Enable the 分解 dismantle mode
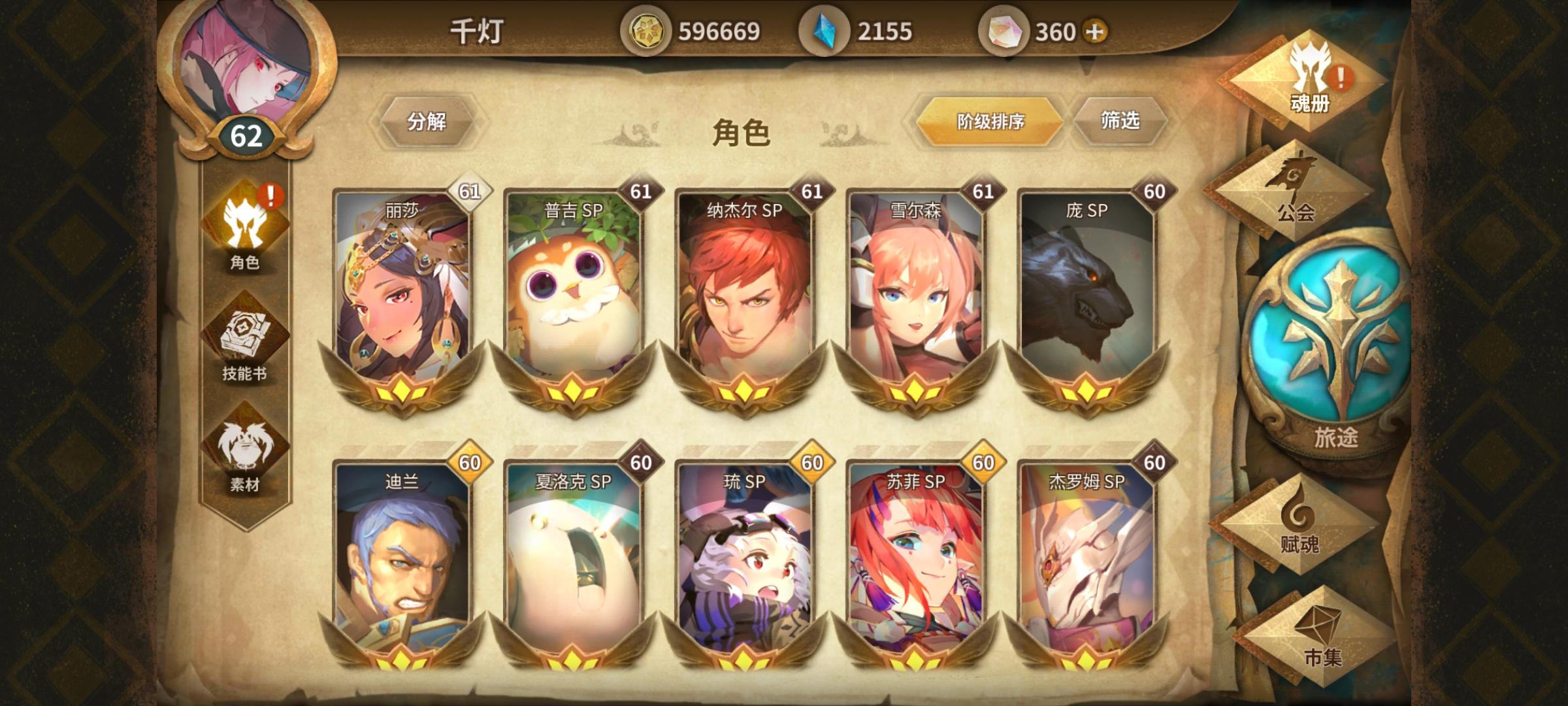The image size is (1568, 706). pyautogui.click(x=429, y=122)
